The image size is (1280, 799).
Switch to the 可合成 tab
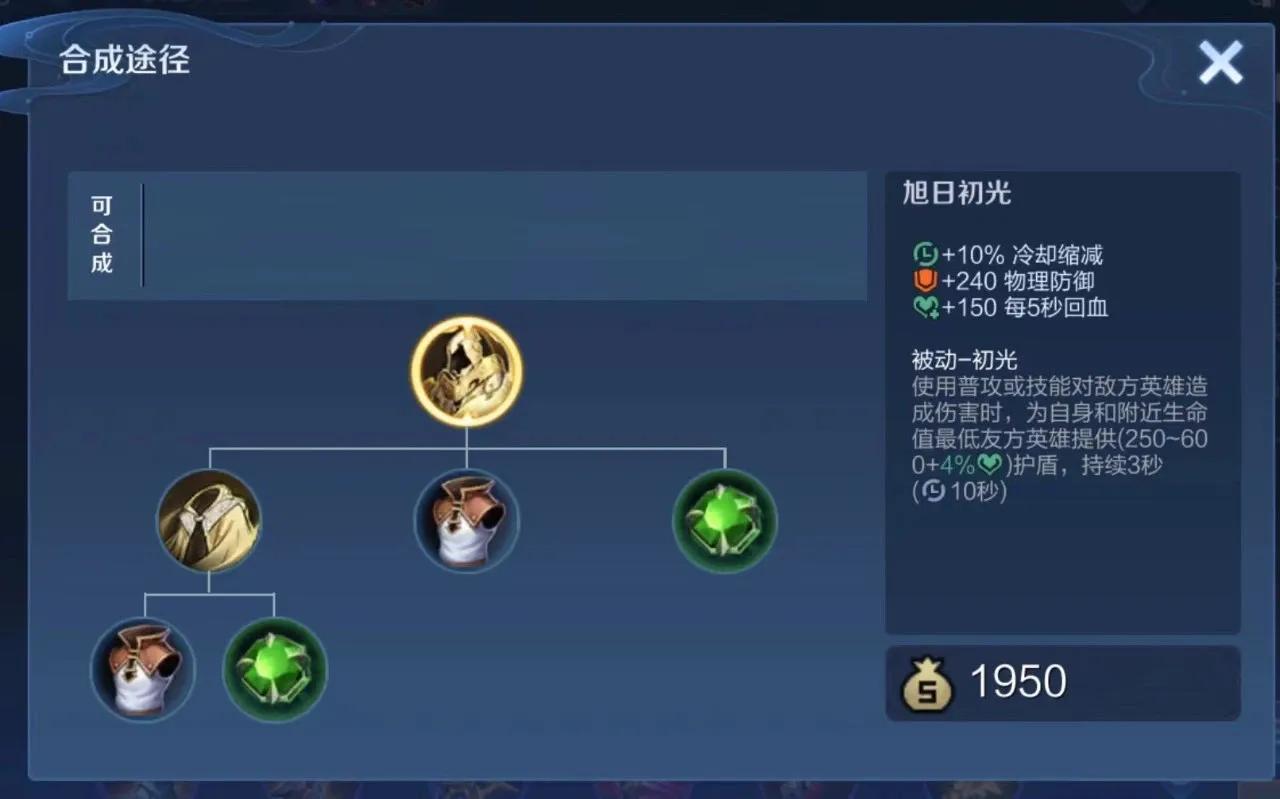pyautogui.click(x=100, y=234)
